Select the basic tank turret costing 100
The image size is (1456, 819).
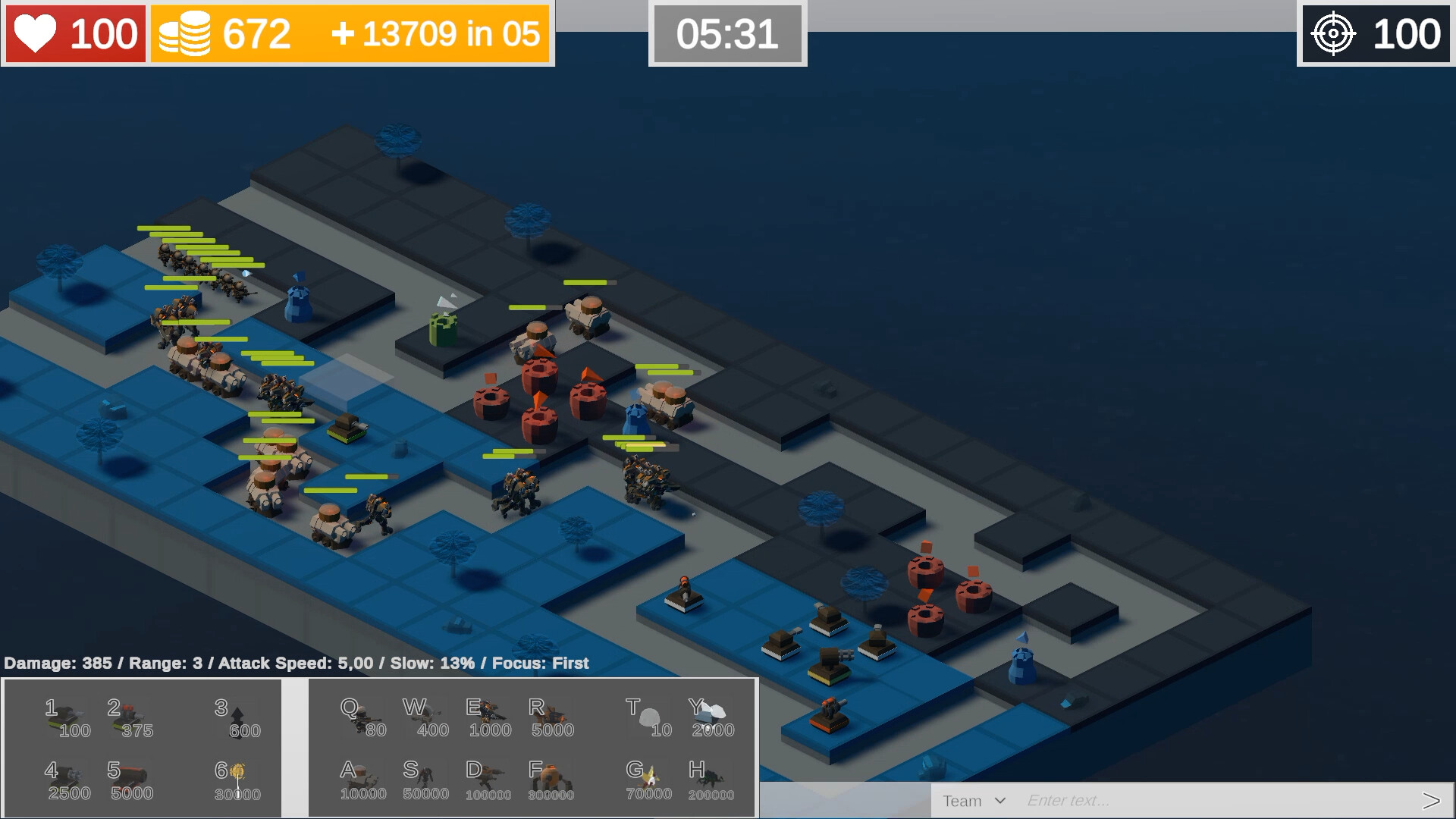[x=64, y=717]
